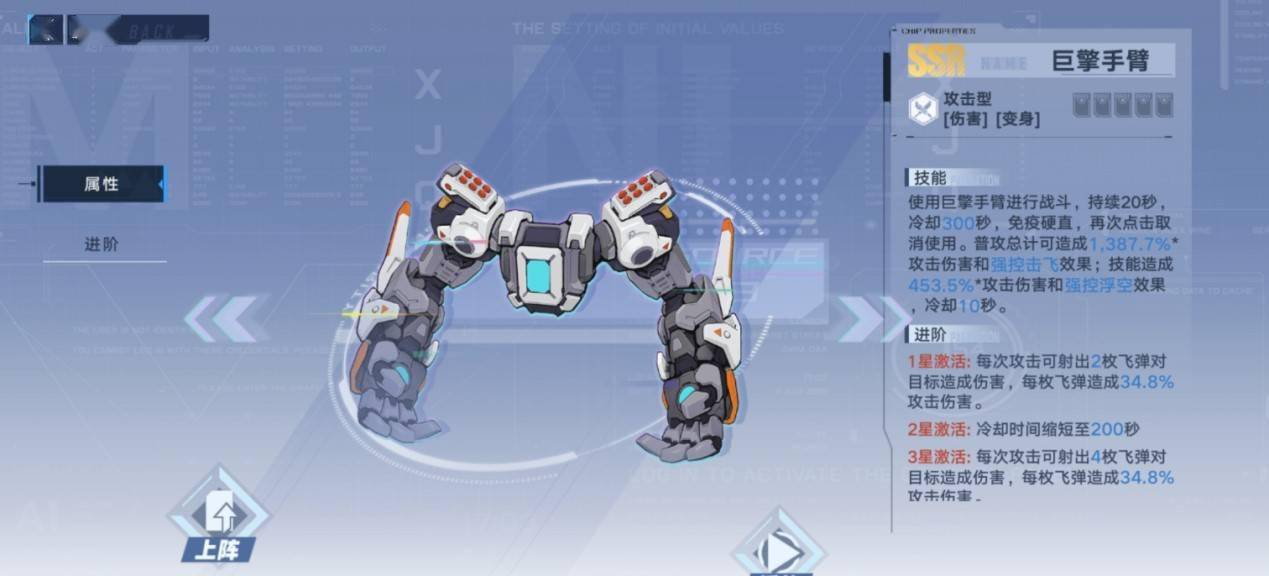Switch to the 进阶 advancement tab

tap(101, 245)
